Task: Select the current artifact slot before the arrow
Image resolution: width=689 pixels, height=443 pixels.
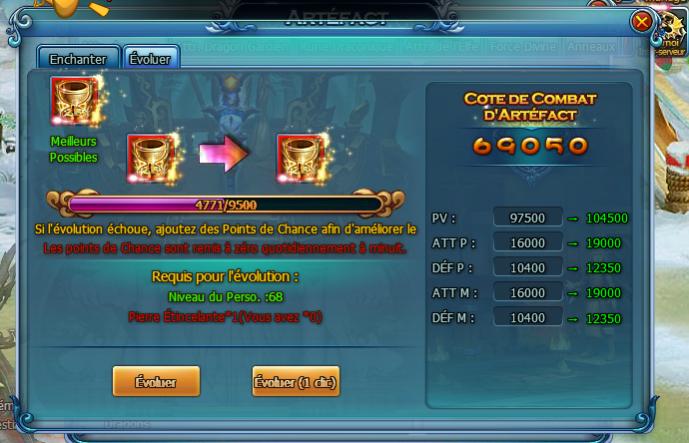Action: tap(151, 155)
